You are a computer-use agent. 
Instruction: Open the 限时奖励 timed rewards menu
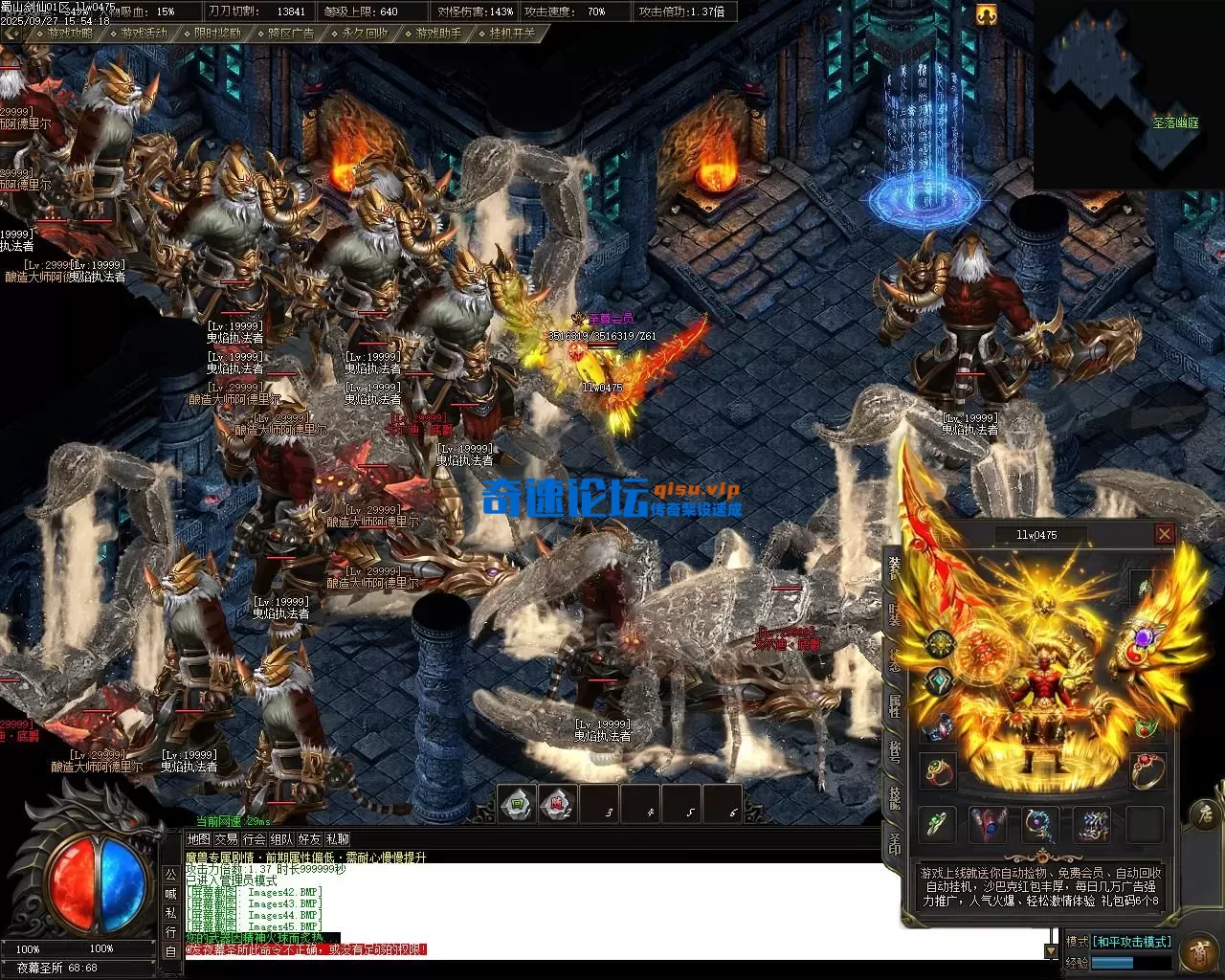click(217, 33)
